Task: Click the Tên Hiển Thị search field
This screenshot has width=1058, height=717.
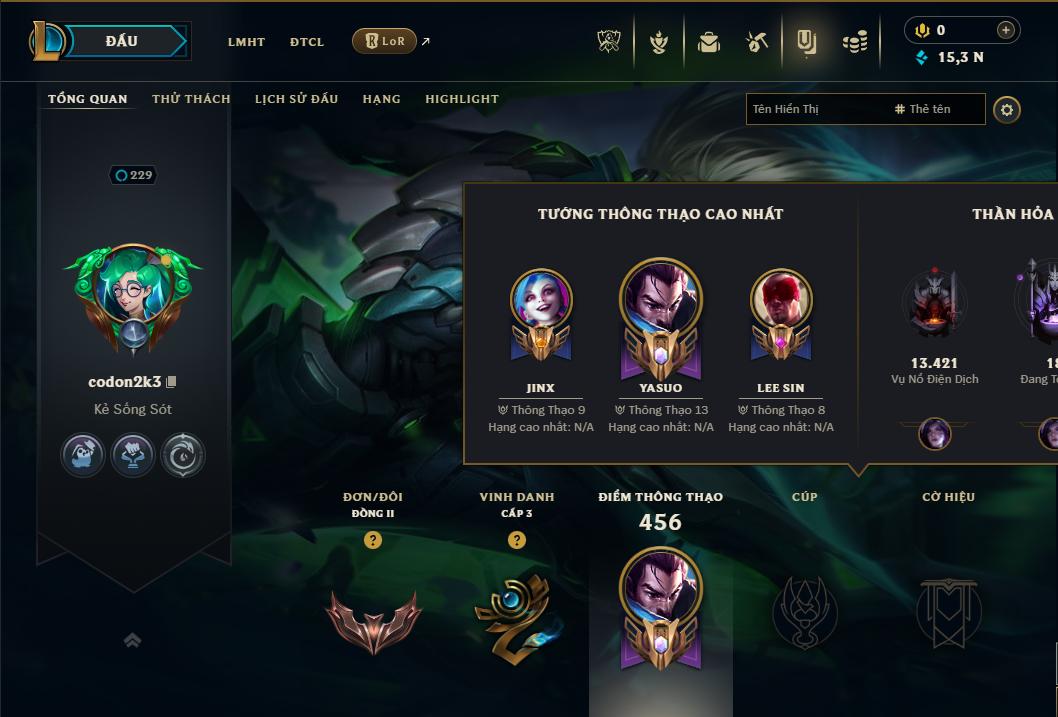Action: [x=815, y=109]
